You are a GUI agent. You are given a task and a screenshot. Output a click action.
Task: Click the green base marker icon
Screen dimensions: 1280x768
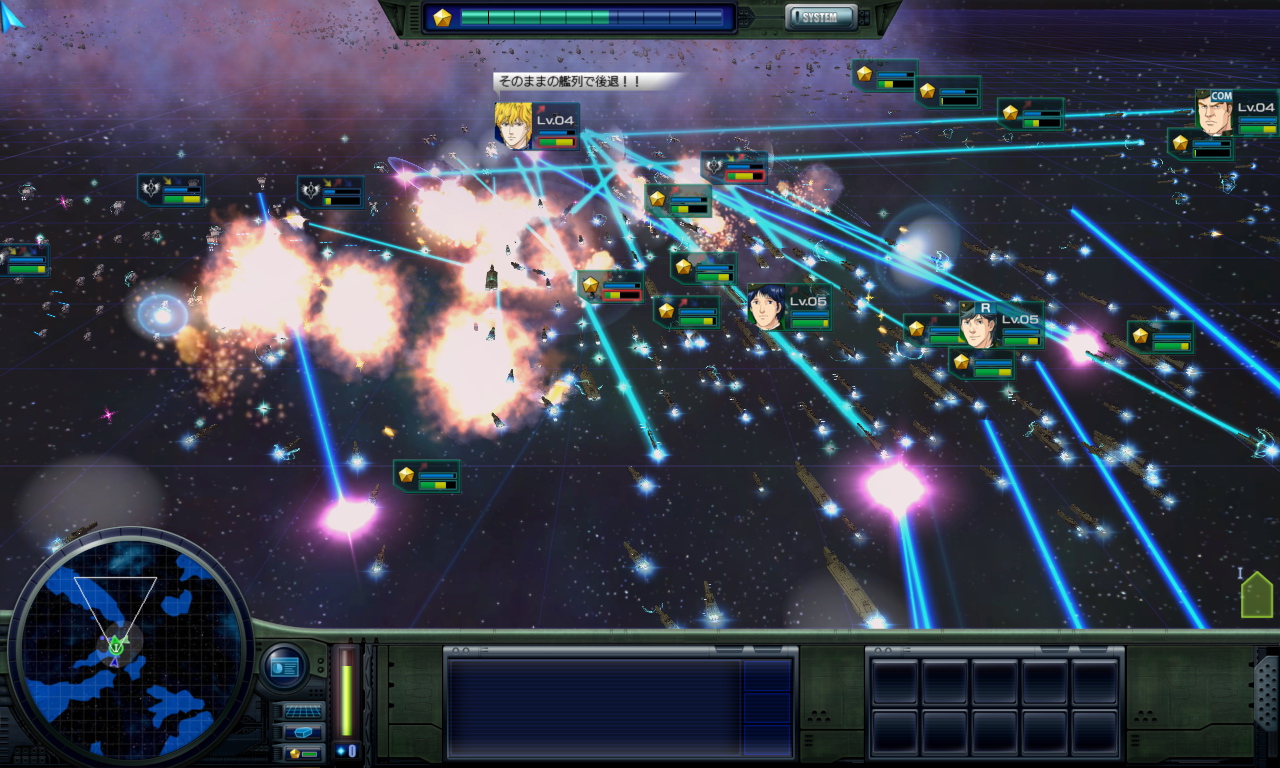click(1256, 596)
